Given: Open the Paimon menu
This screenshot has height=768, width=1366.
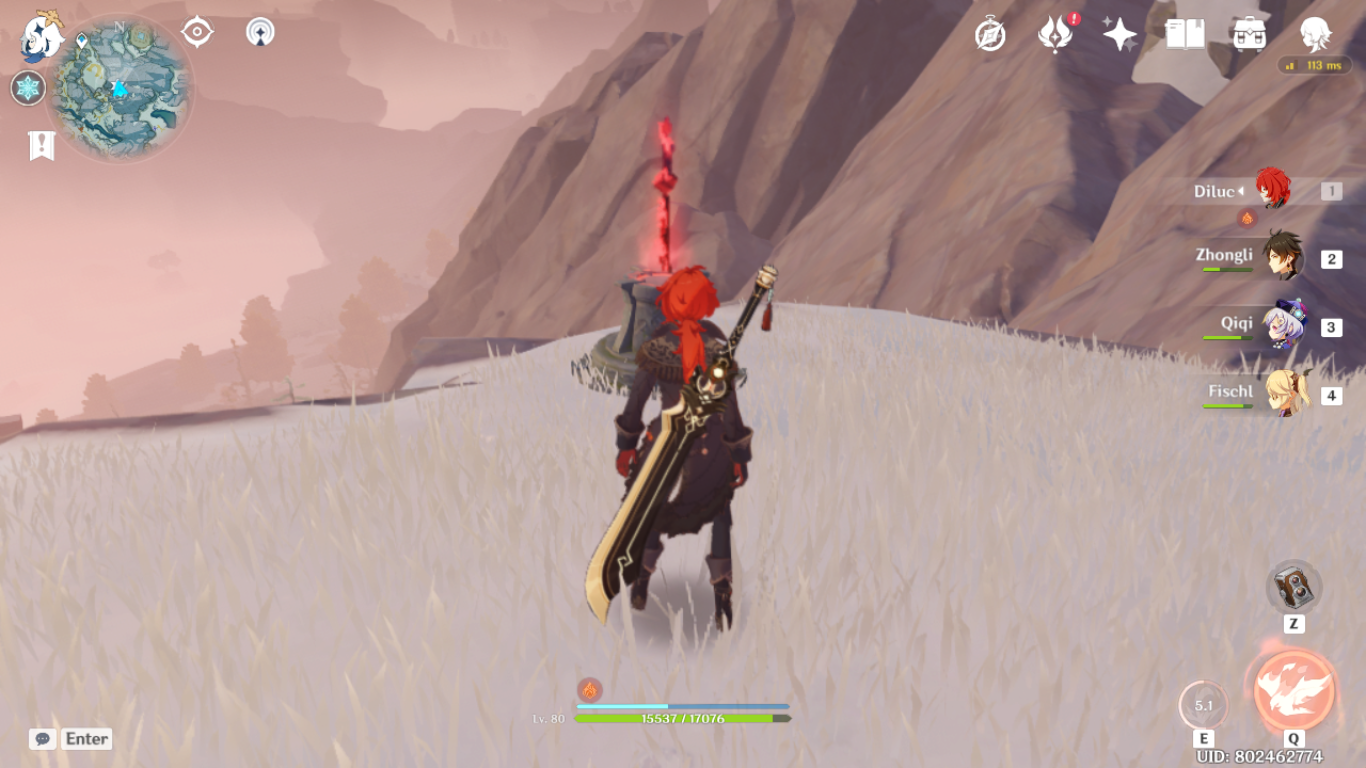Looking at the screenshot, I should click(42, 36).
